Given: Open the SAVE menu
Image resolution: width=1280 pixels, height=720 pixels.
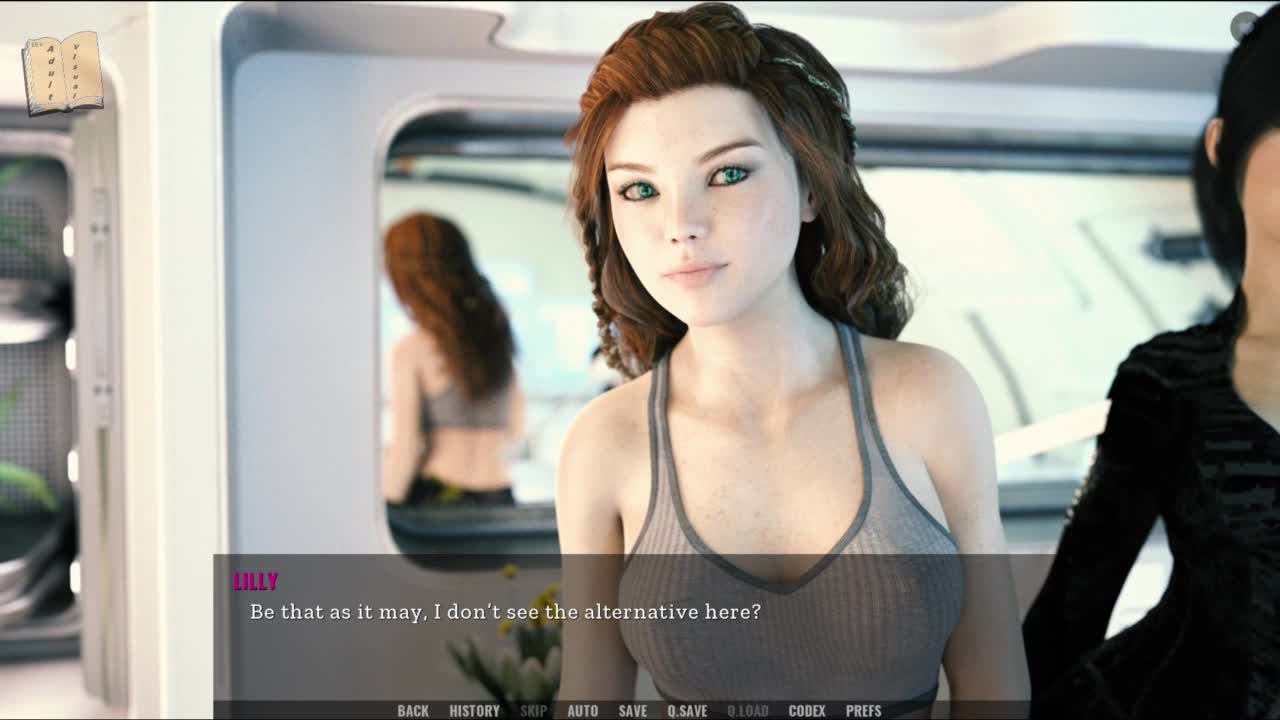Looking at the screenshot, I should pyautogui.click(x=632, y=711).
